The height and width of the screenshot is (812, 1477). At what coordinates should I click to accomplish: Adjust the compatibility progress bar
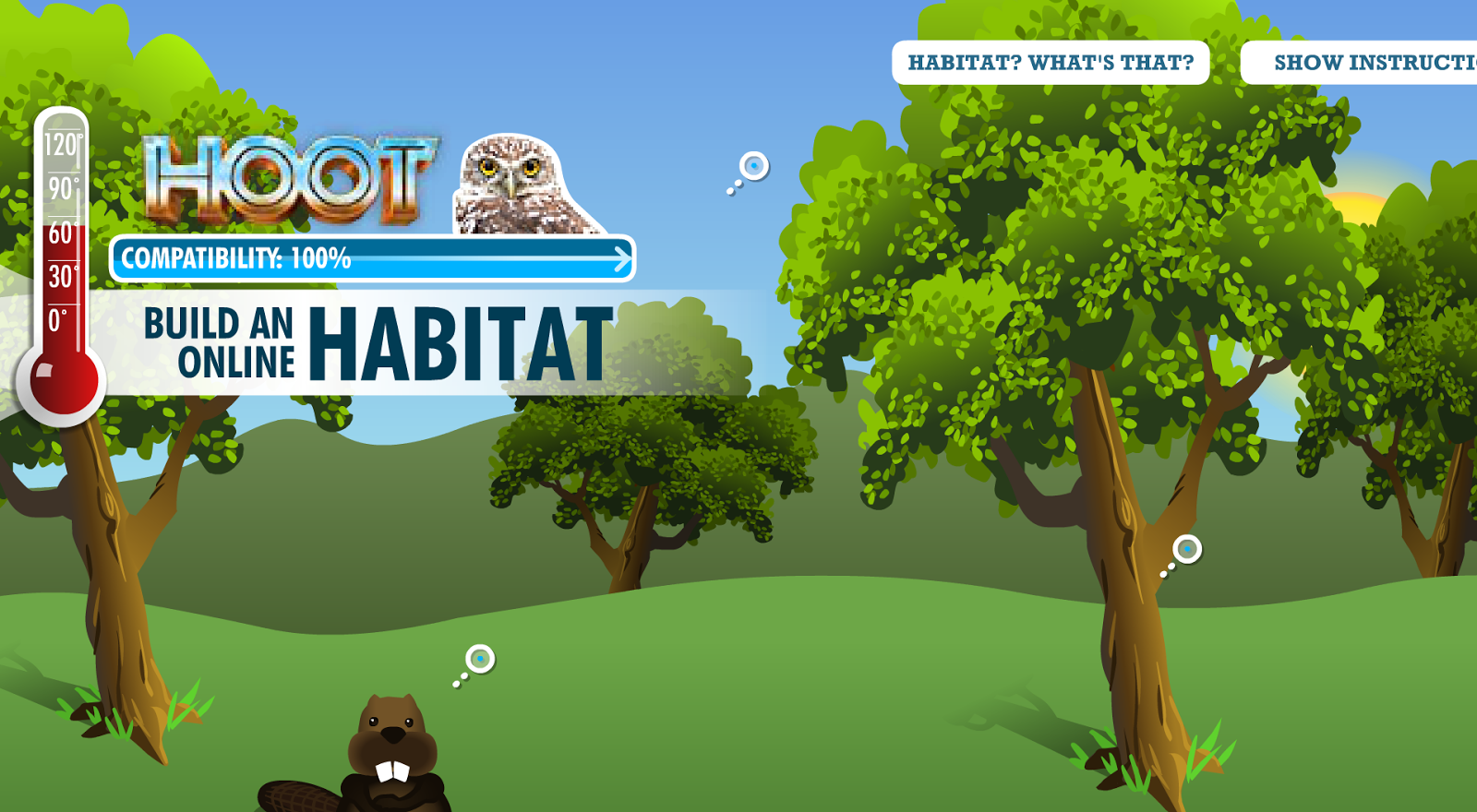pyautogui.click(x=369, y=258)
